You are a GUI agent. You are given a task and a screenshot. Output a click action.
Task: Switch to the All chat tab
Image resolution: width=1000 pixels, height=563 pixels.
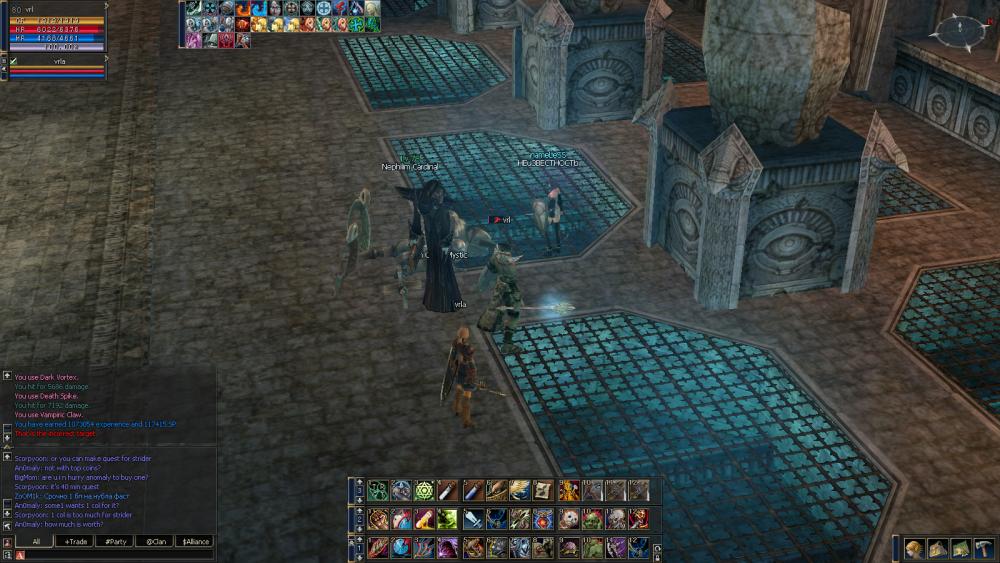[35, 541]
